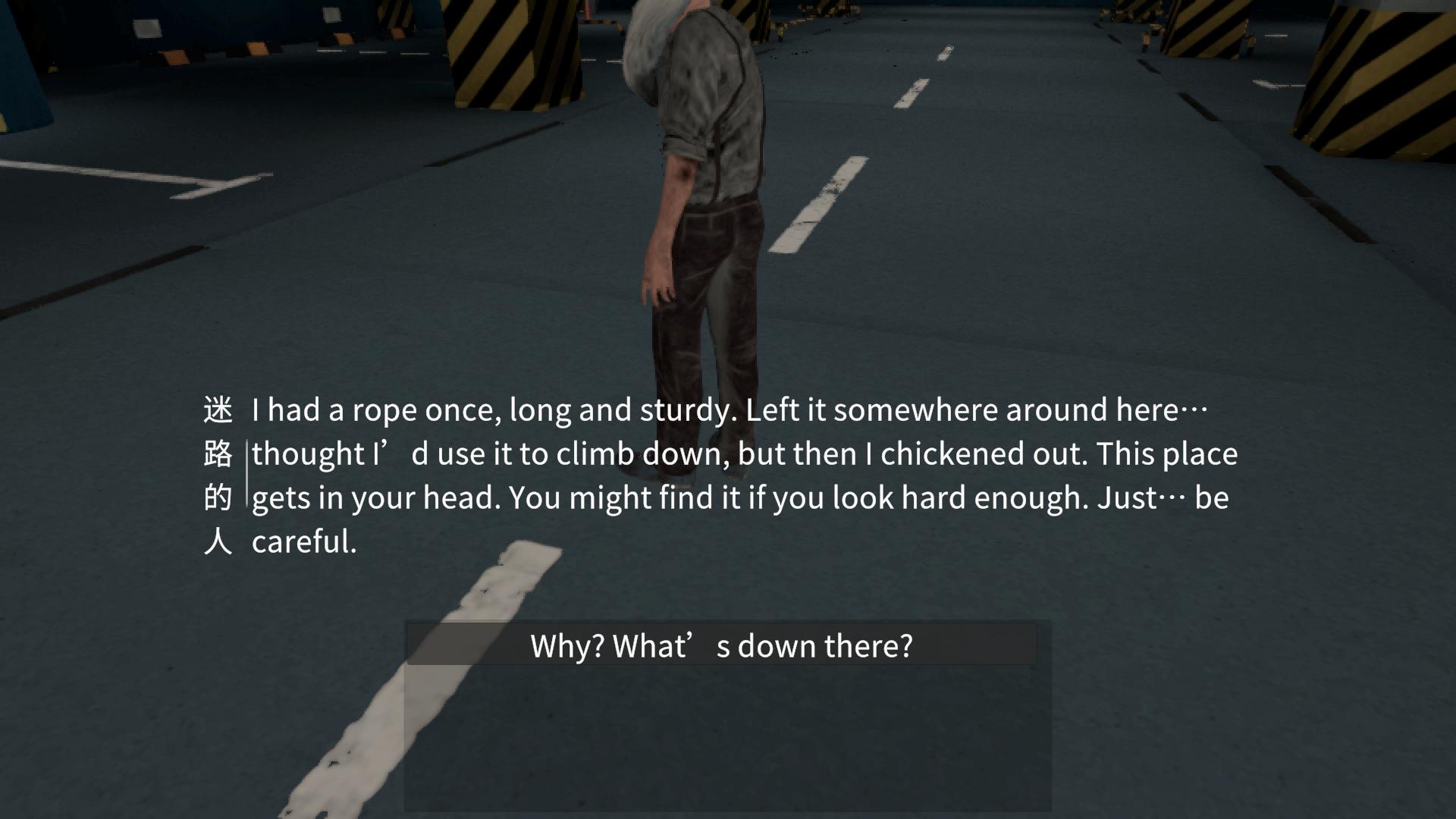Choose the "Why? What's down there?" reply
This screenshot has height=819, width=1456.
(x=721, y=645)
